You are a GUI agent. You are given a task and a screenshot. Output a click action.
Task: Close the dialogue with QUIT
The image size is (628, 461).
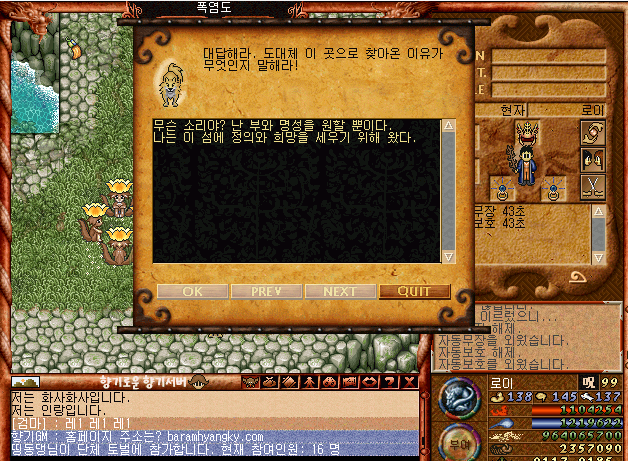tap(414, 292)
